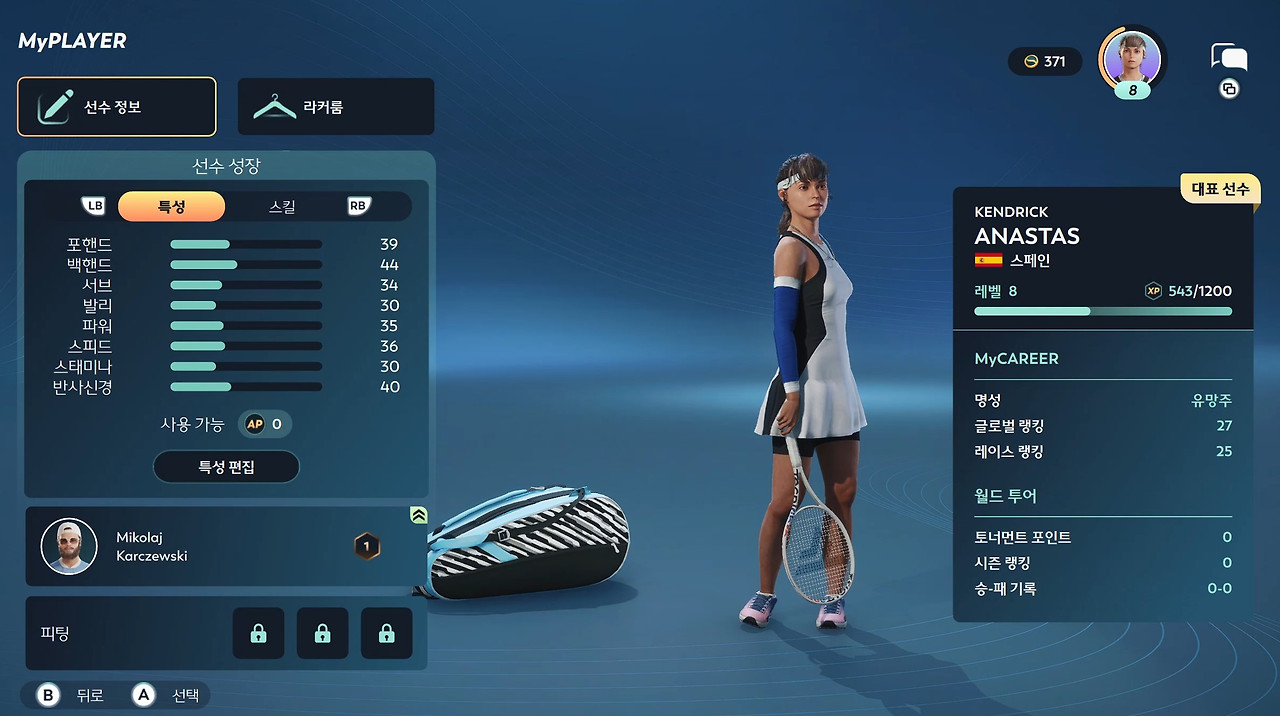
Task: Open the player profile avatar
Action: [1132, 59]
